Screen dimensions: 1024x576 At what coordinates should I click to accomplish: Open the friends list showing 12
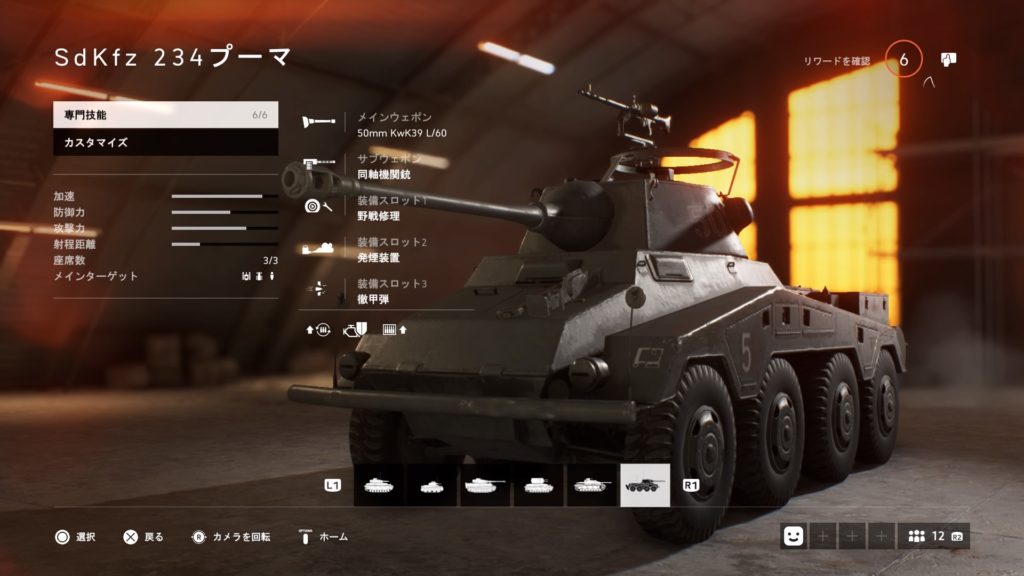click(x=932, y=537)
